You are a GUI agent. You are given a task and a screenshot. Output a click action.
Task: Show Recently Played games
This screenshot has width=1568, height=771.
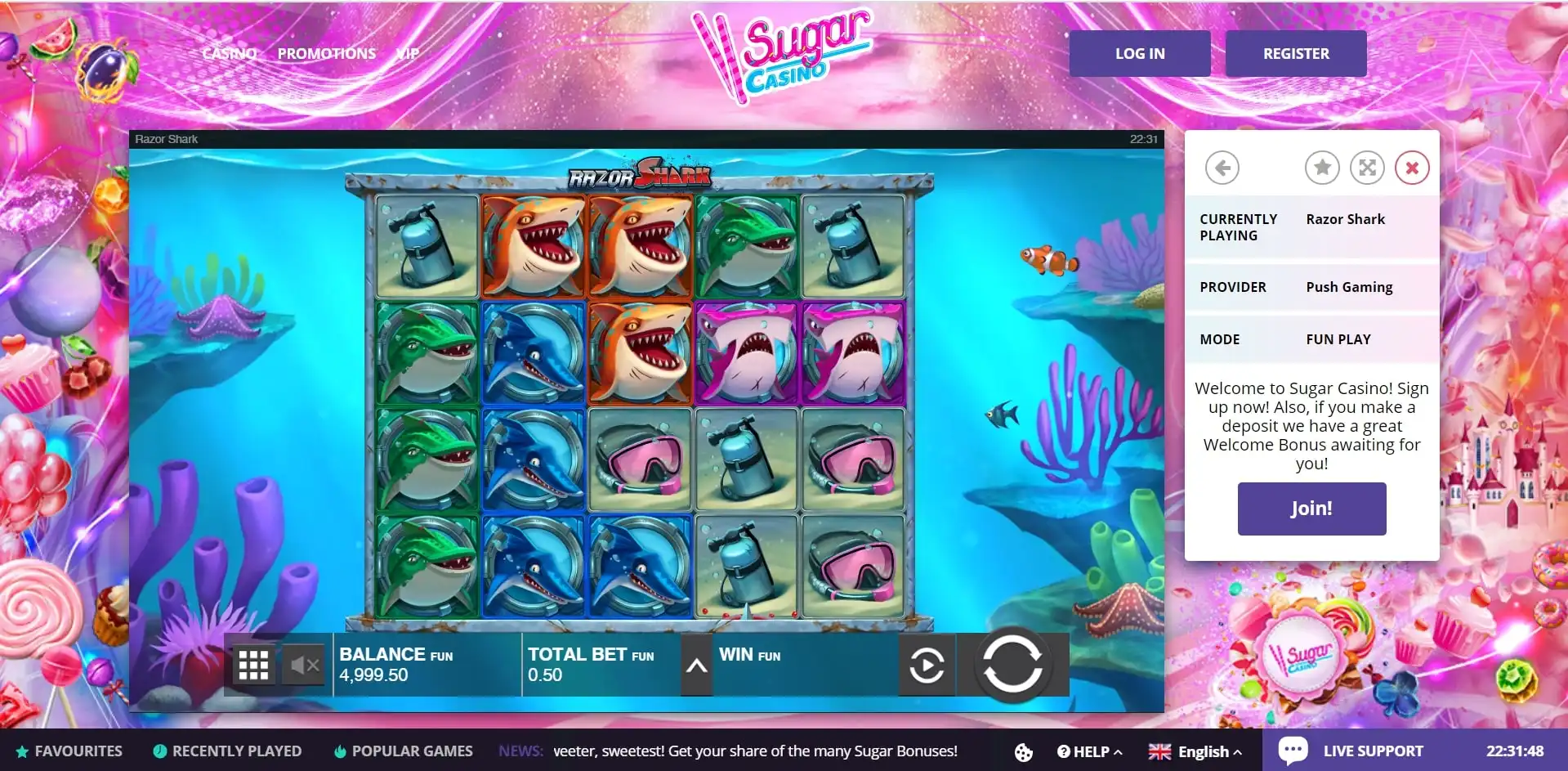point(227,751)
